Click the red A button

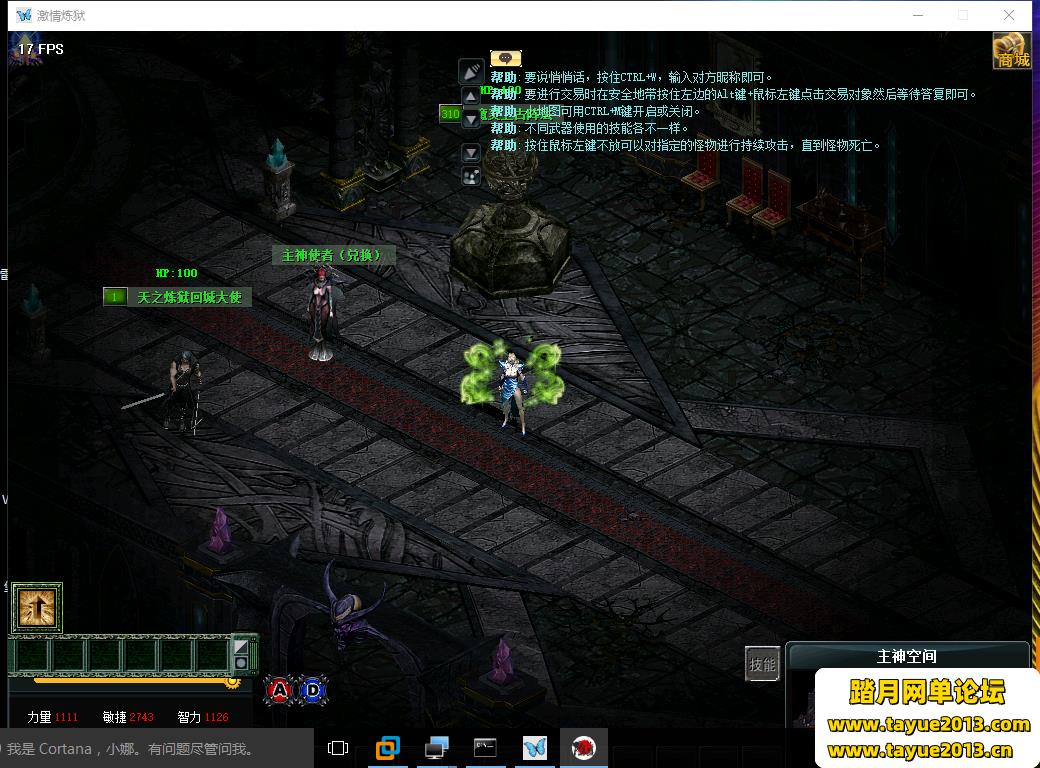(280, 689)
